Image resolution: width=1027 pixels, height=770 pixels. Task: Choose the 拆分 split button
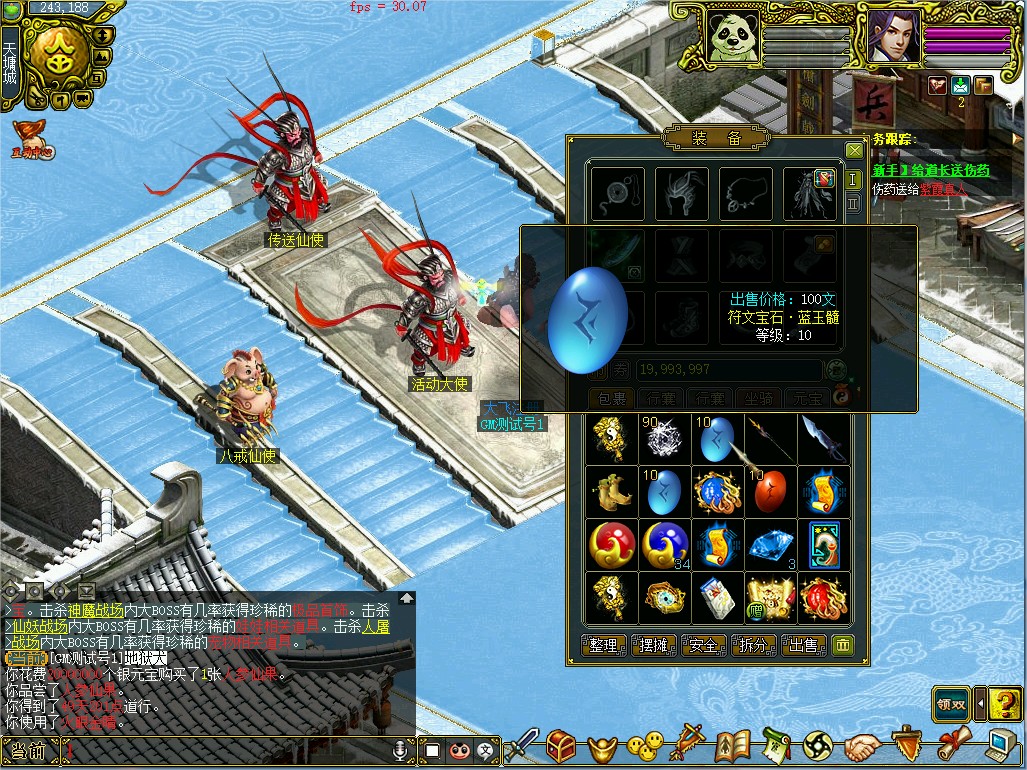(754, 645)
